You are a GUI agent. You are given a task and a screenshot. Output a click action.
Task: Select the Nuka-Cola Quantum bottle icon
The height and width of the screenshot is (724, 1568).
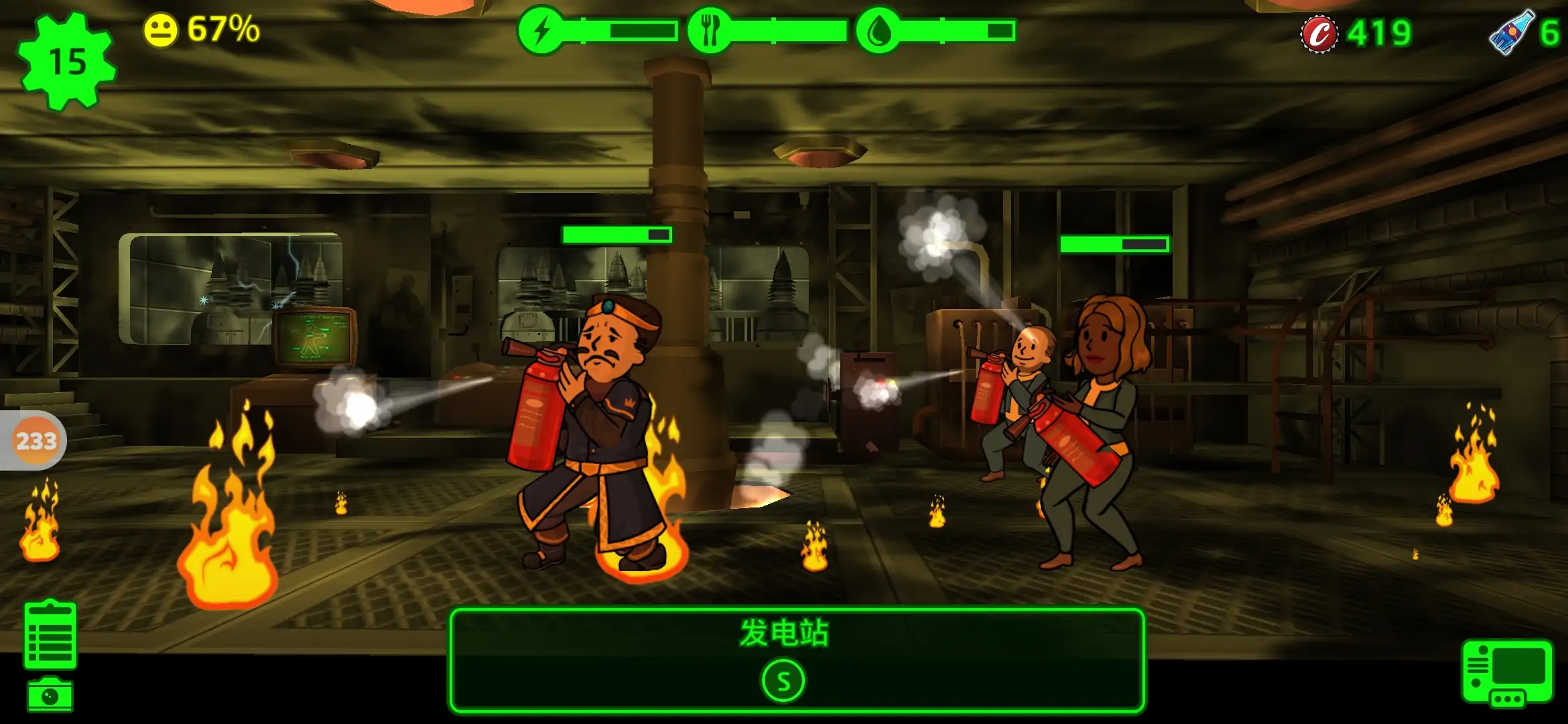1510,32
